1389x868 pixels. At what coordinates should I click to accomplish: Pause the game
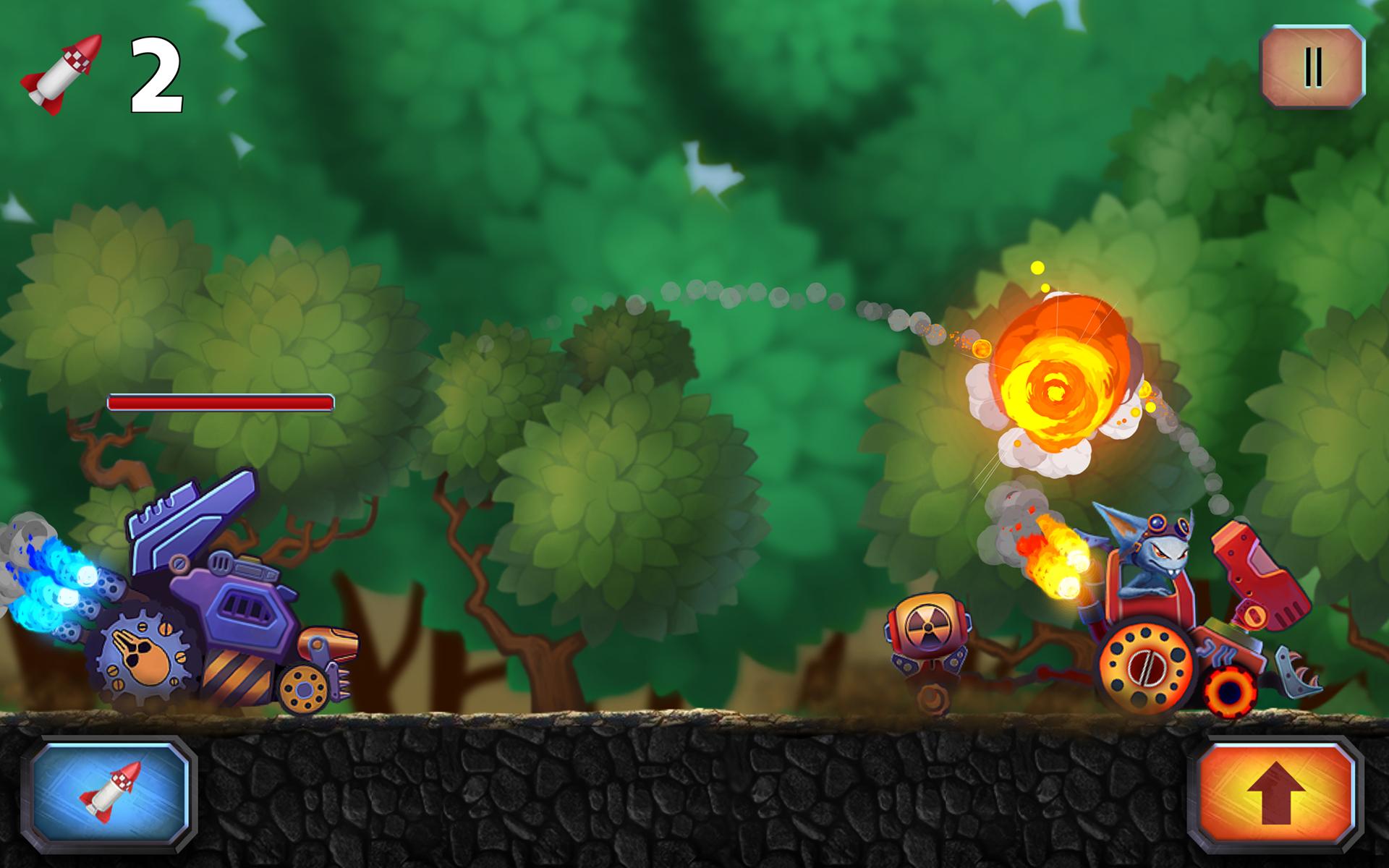coord(1312,68)
